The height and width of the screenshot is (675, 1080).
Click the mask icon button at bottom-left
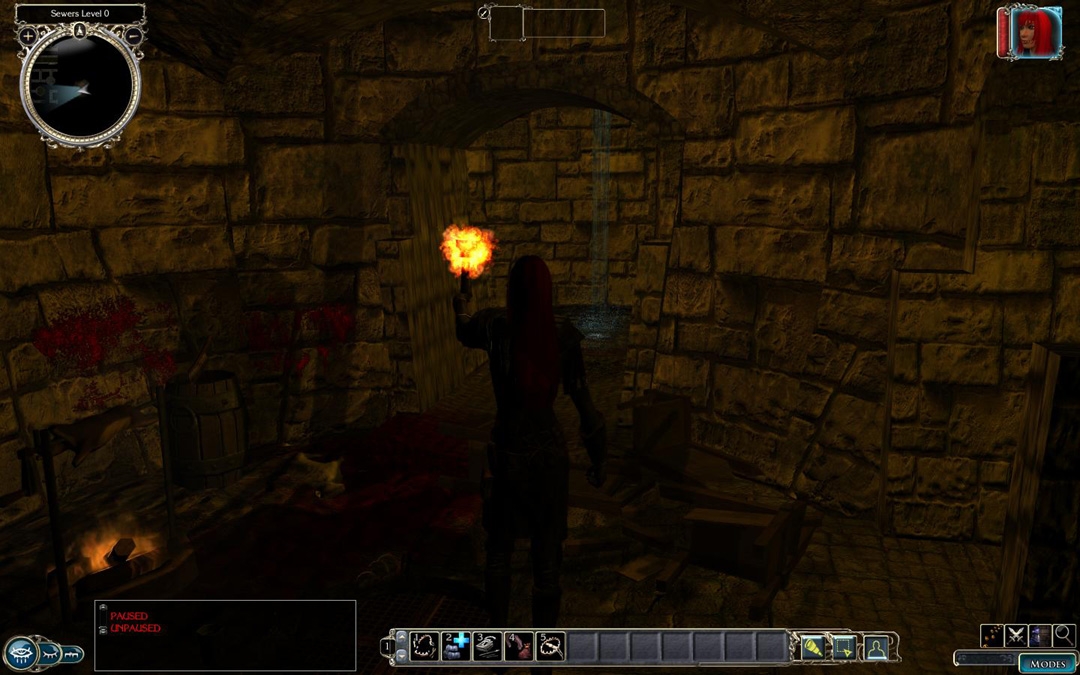point(21,654)
